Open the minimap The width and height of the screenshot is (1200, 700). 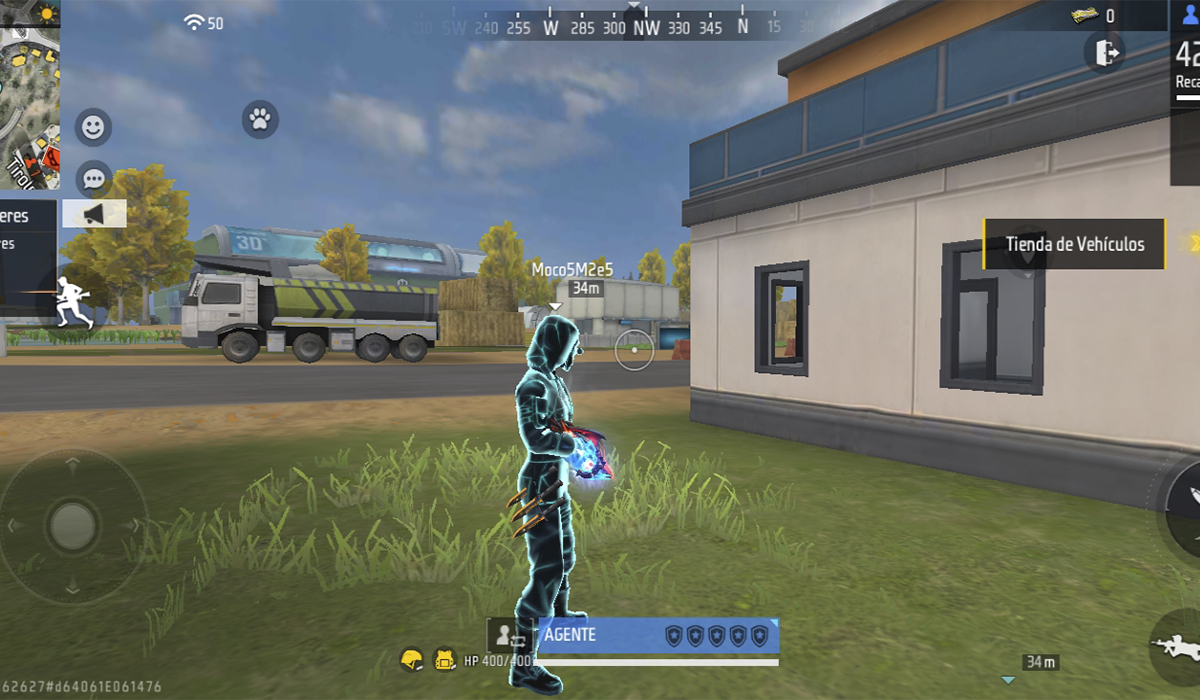pyautogui.click(x=30, y=95)
